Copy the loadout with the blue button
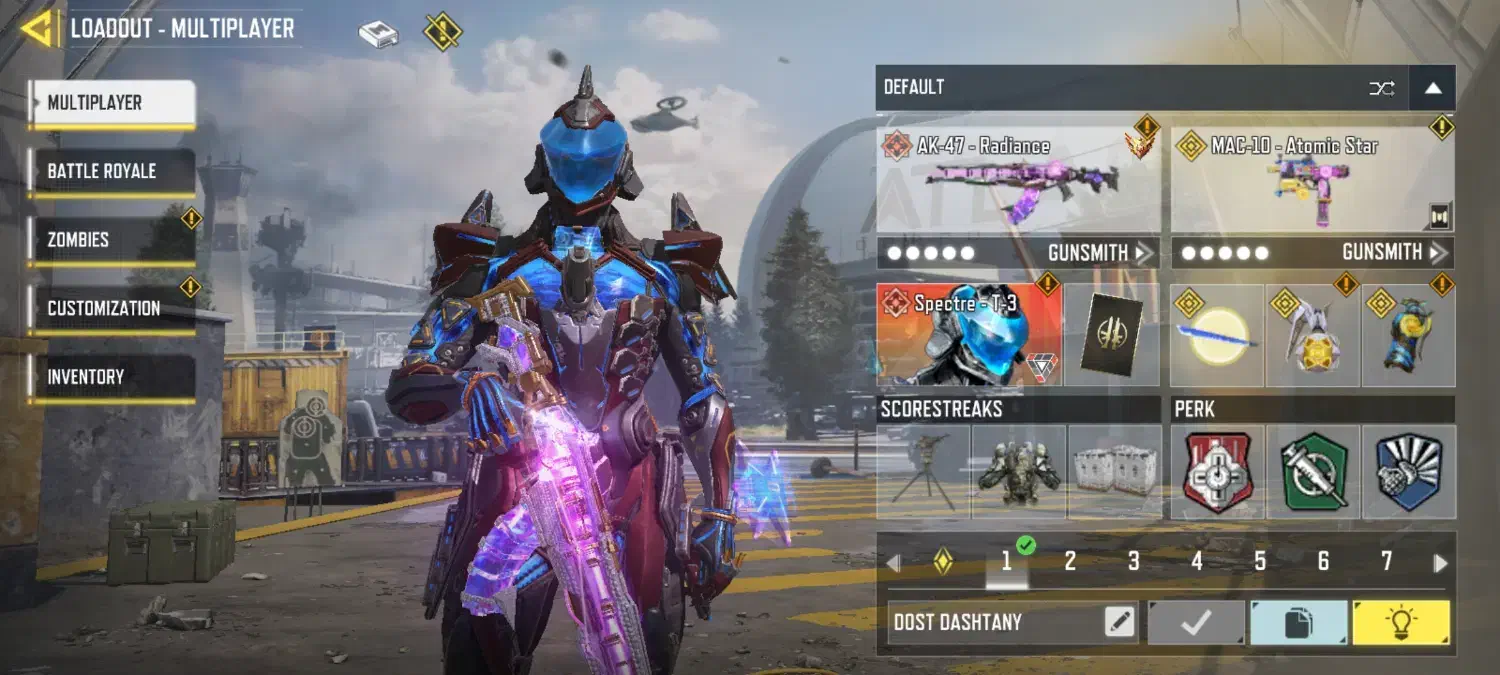Image resolution: width=1500 pixels, height=675 pixels. [1298, 622]
